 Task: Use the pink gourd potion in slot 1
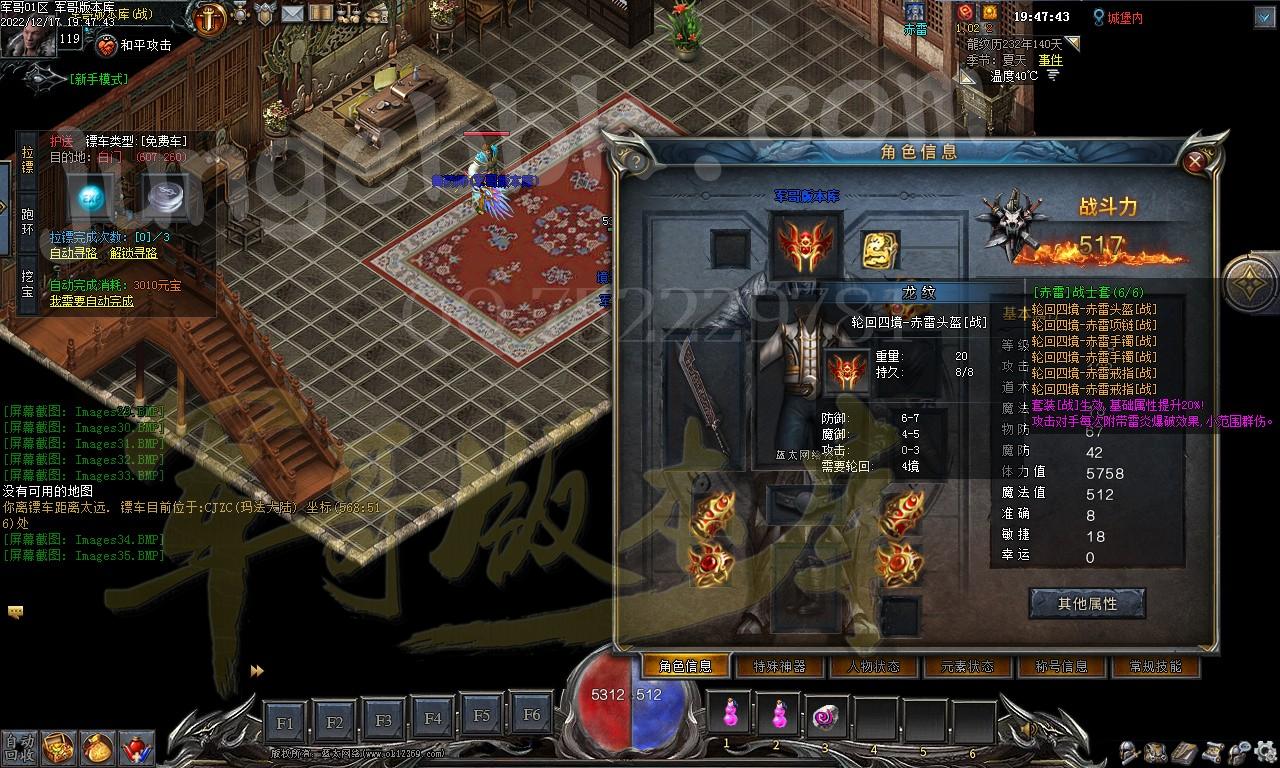click(730, 715)
